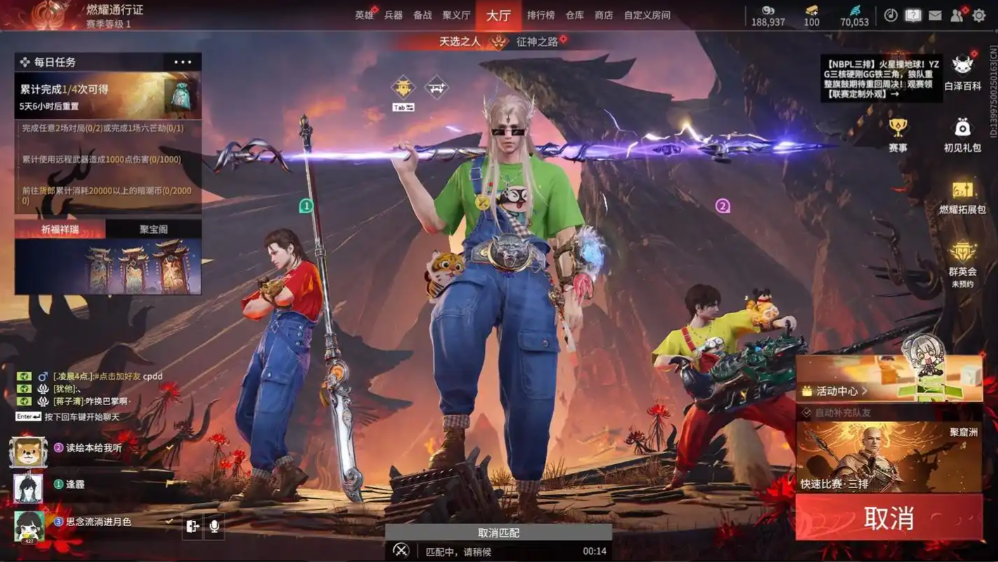Open the 群英会 event icon

pyautogui.click(x=962, y=258)
